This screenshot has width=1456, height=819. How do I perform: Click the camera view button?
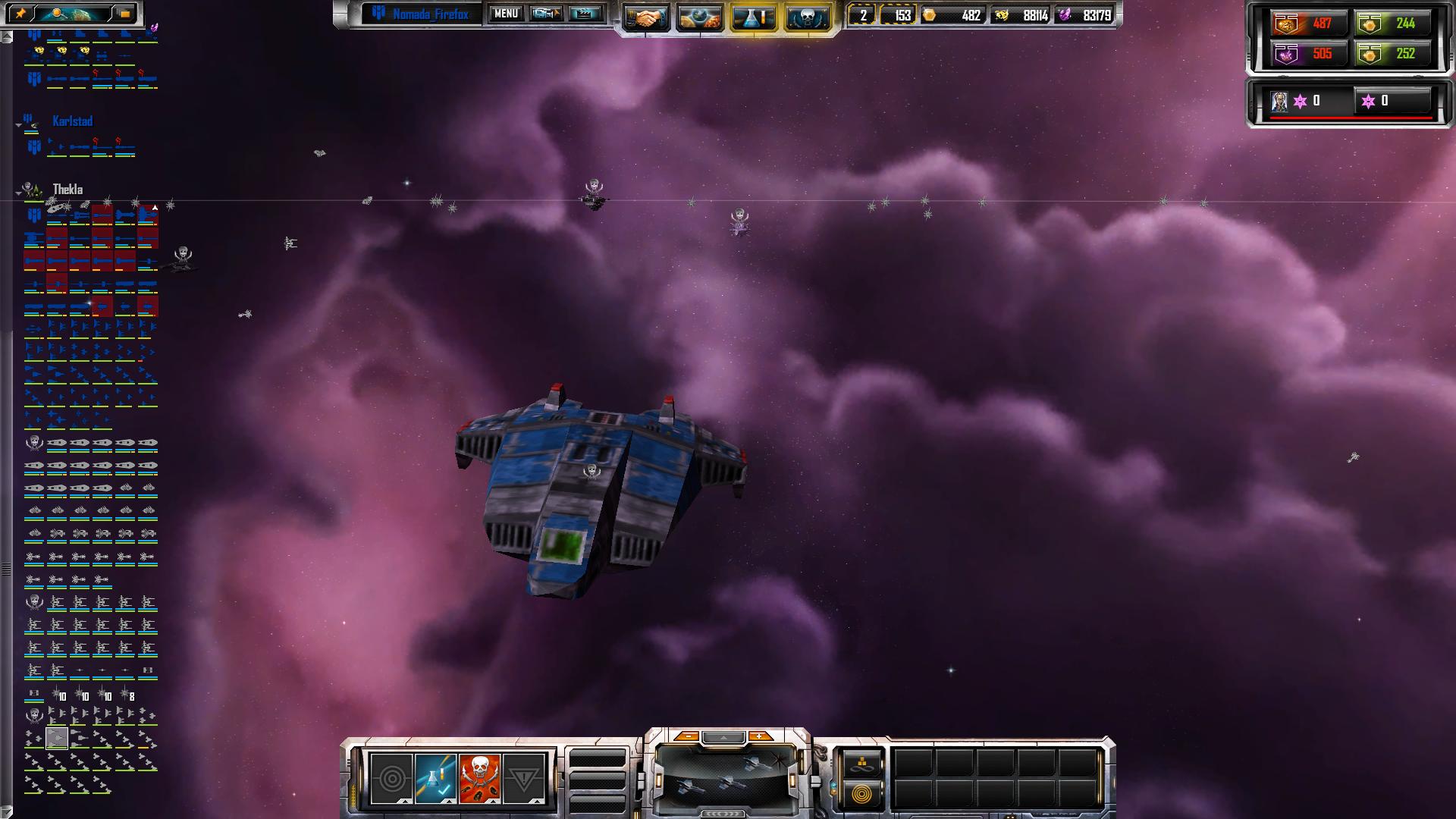[546, 14]
